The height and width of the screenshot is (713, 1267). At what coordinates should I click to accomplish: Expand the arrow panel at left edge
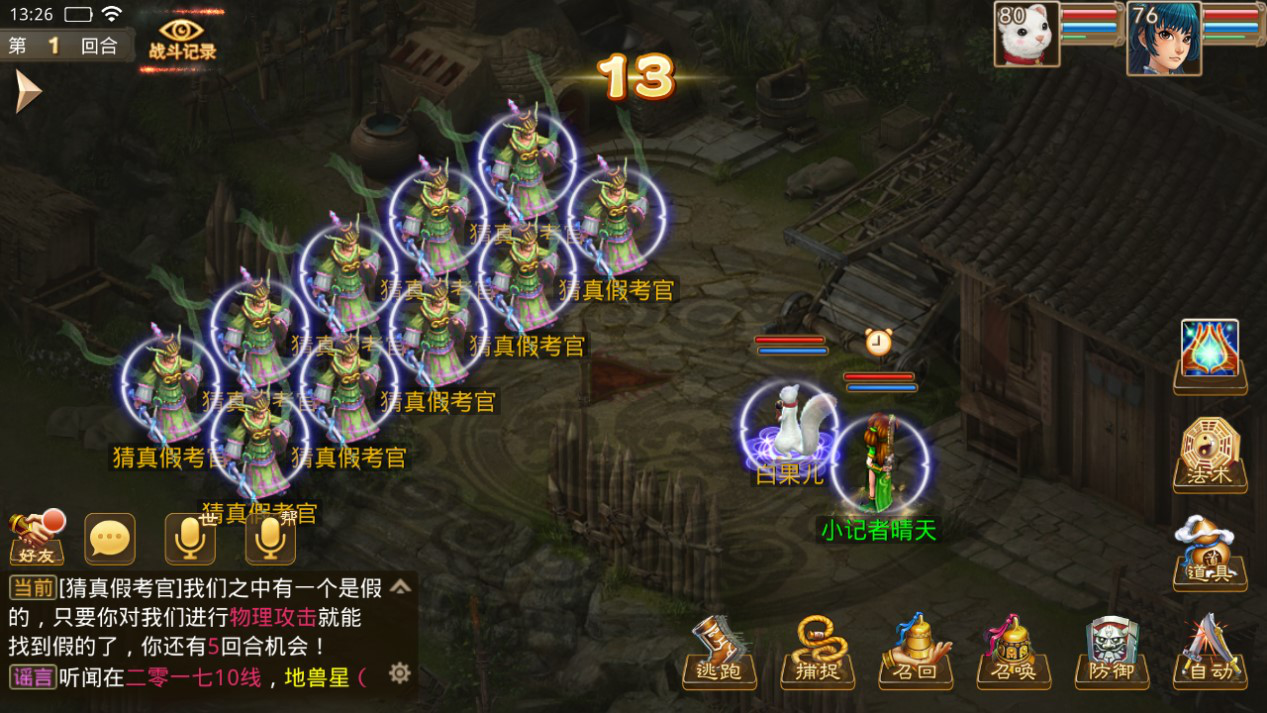point(27,92)
